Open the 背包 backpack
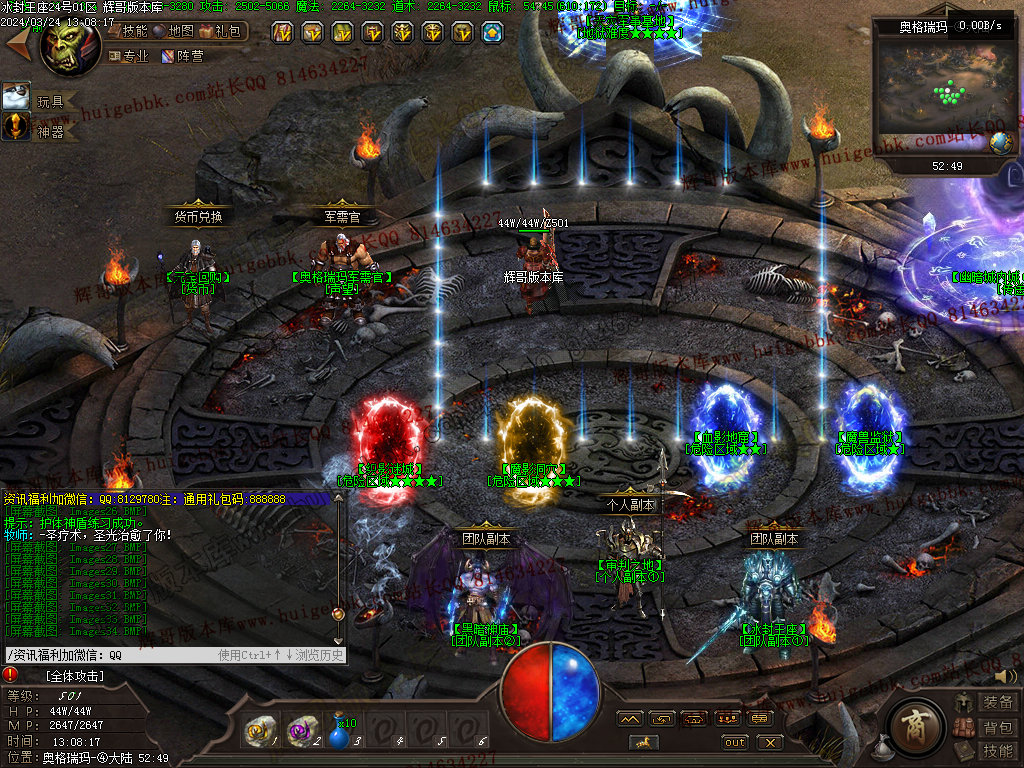The width and height of the screenshot is (1024, 768). (986, 726)
